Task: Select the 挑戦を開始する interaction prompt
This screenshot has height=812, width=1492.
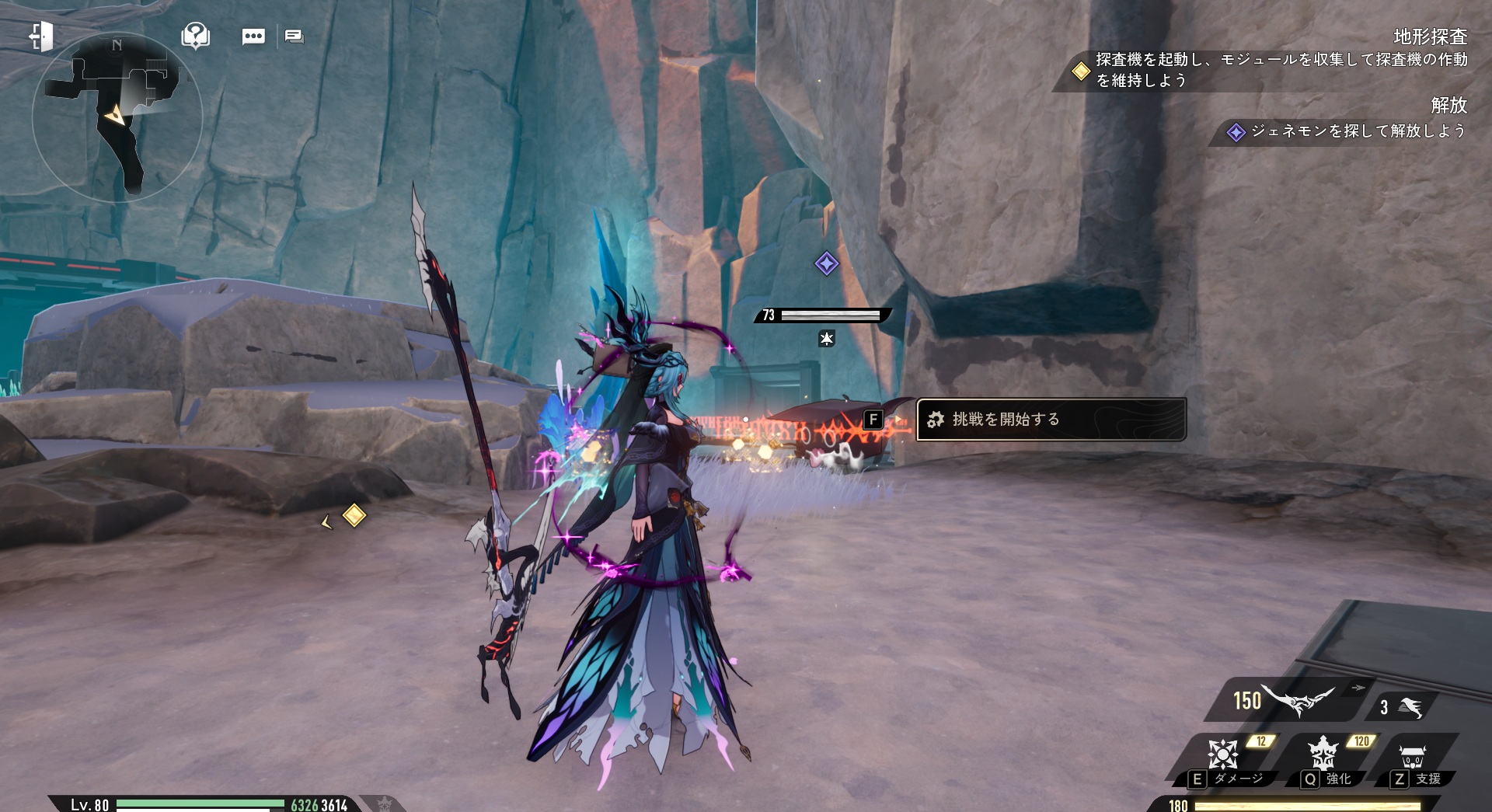Action: tap(1051, 420)
